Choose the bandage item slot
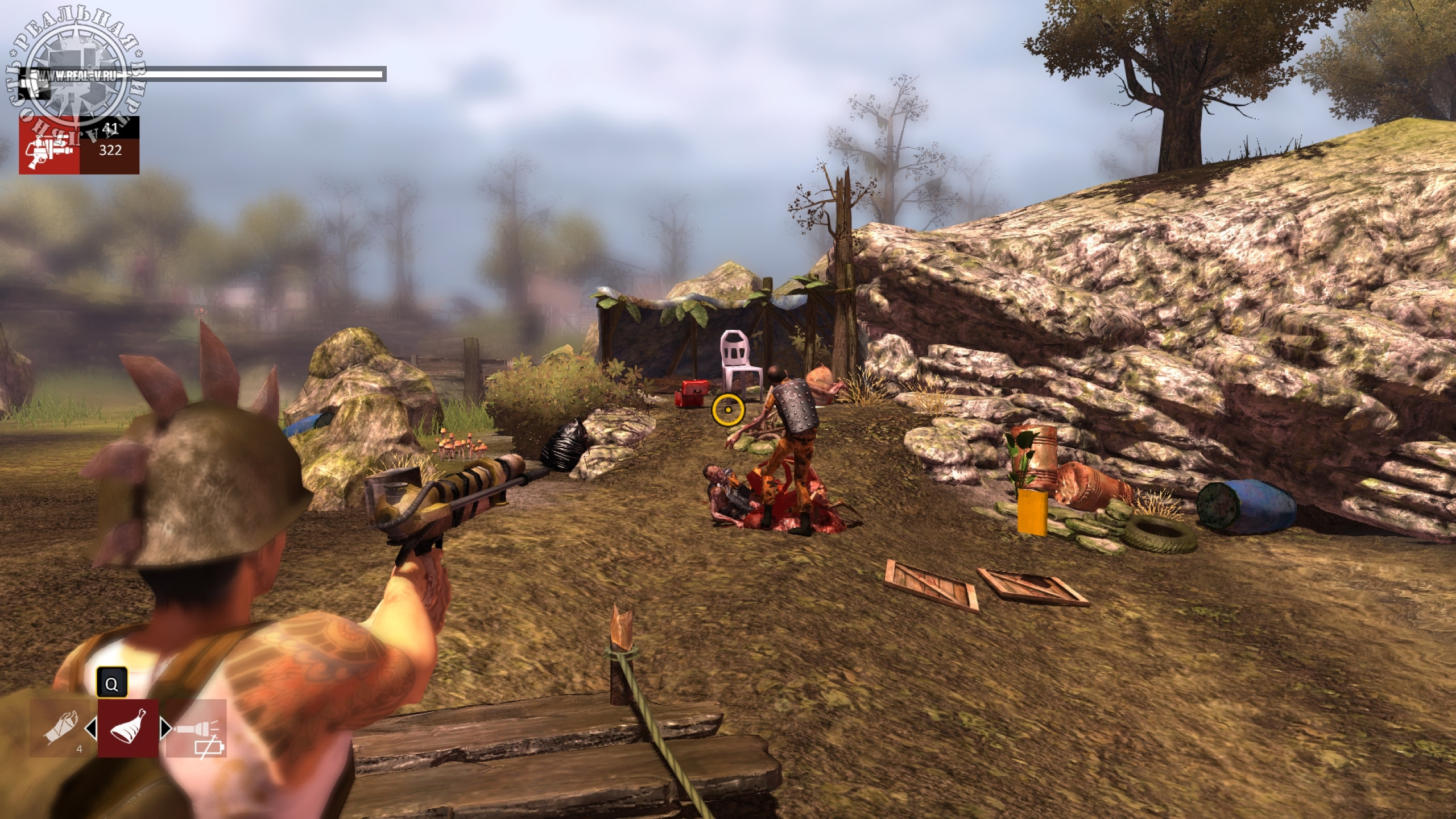 (60, 729)
